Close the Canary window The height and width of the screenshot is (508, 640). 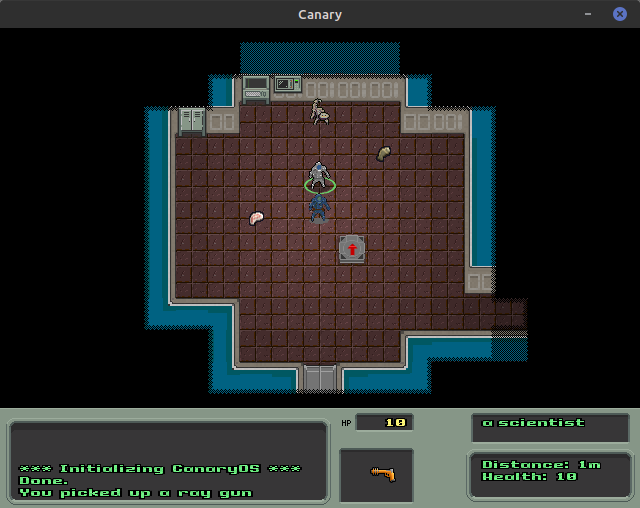619,14
